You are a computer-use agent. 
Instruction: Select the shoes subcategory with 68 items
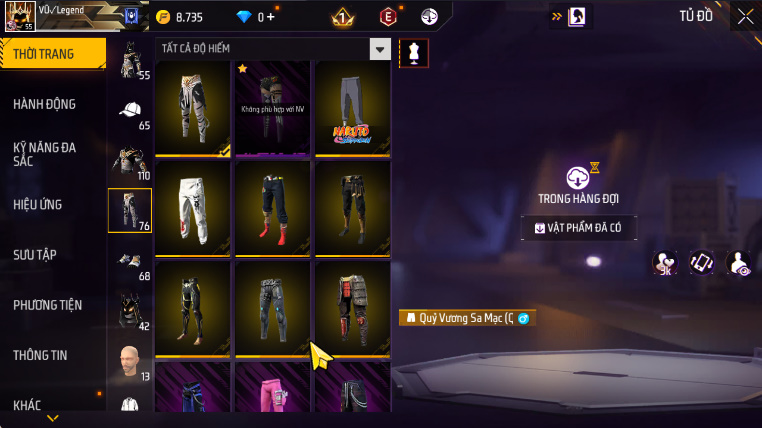pyautogui.click(x=130, y=262)
